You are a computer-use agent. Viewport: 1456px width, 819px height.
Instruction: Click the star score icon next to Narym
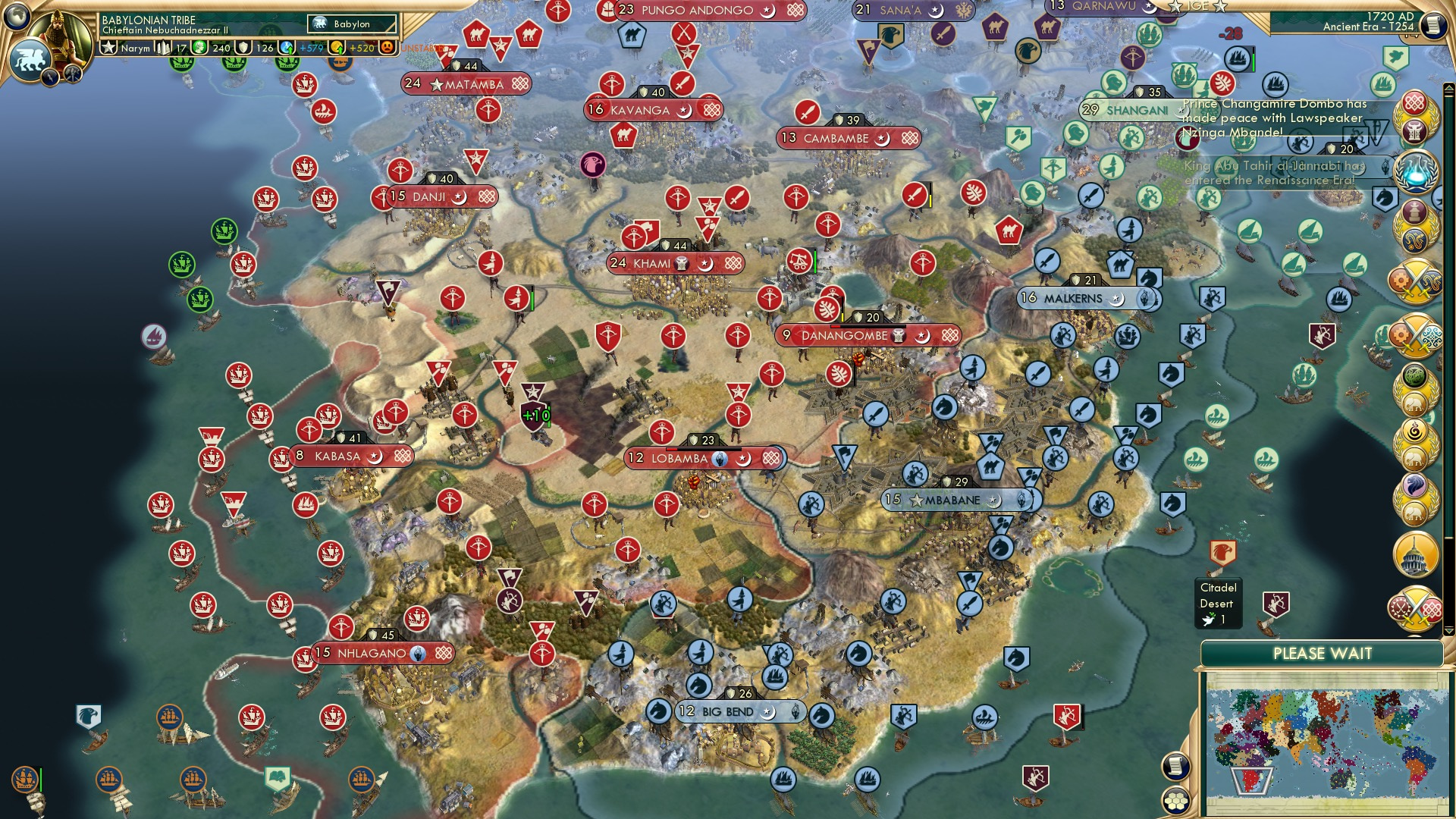(110, 47)
